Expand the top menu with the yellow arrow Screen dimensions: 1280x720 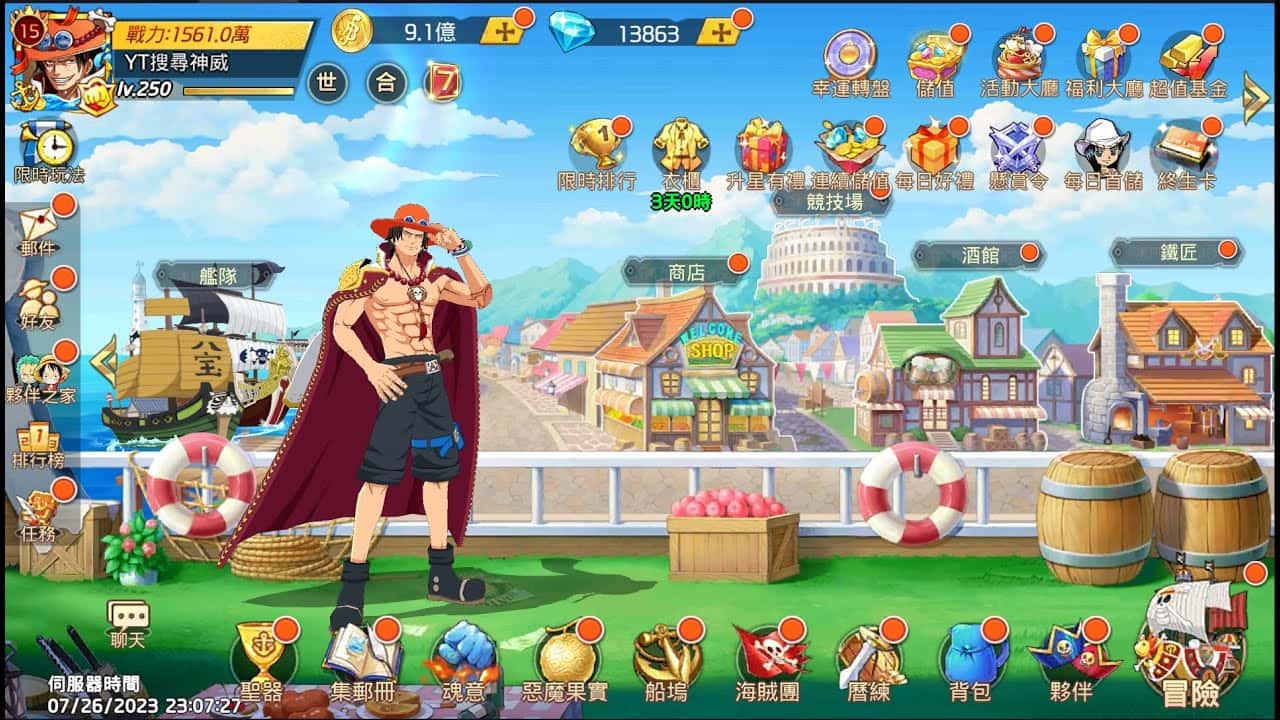point(1254,96)
